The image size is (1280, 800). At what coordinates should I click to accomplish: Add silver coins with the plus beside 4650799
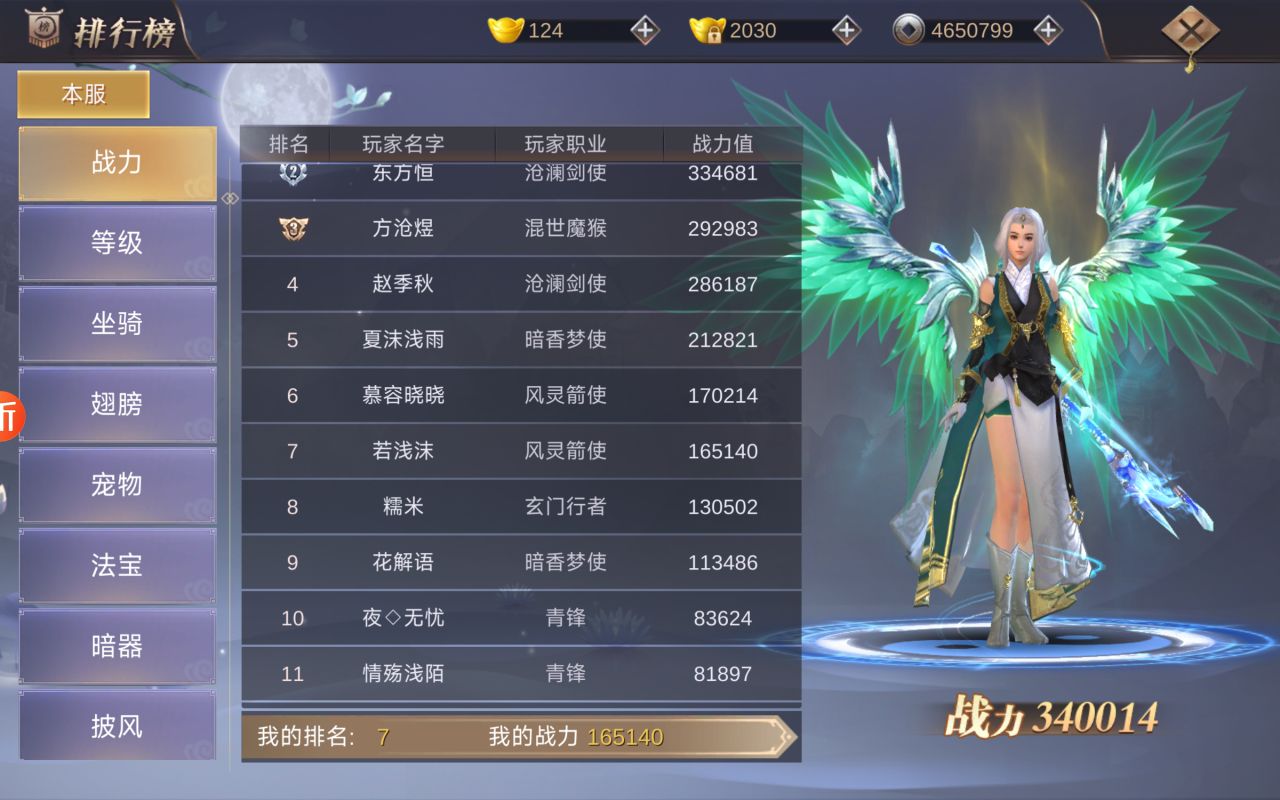tap(1047, 31)
